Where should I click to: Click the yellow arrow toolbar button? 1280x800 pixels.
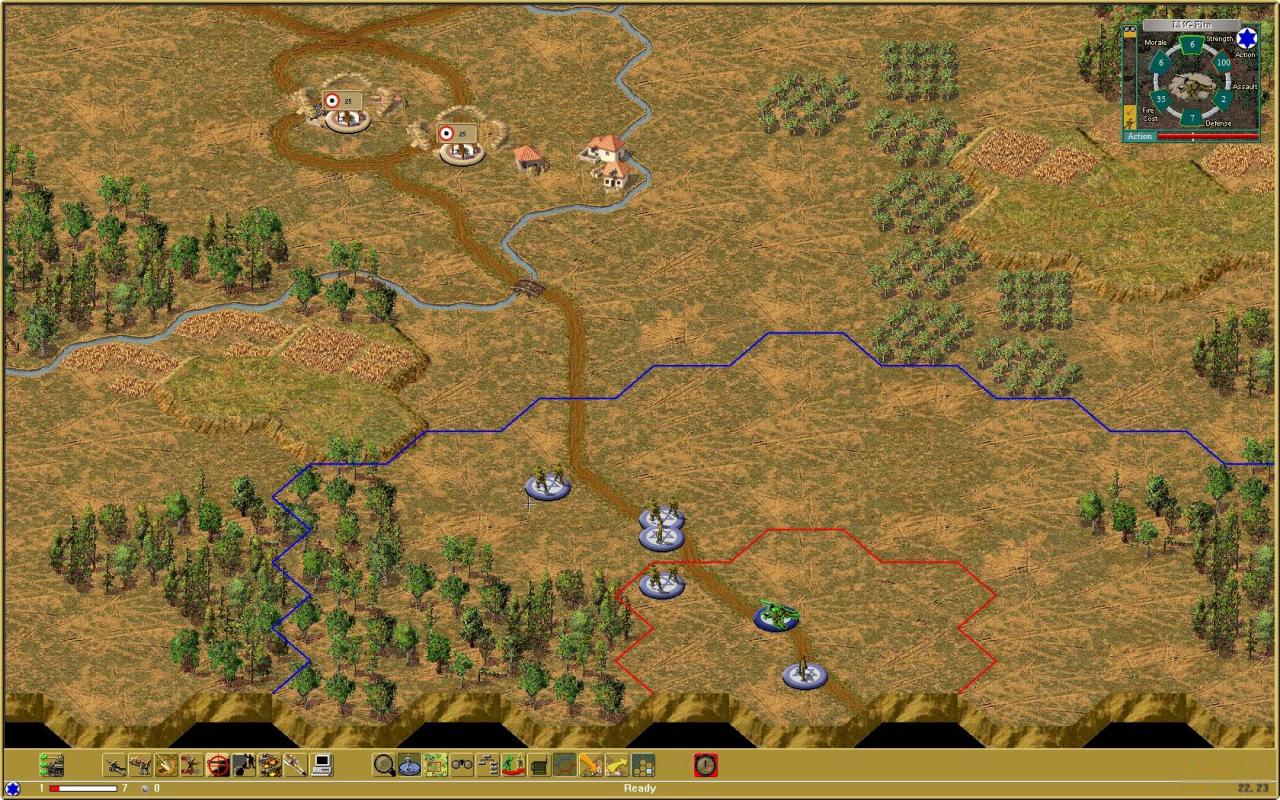coord(617,765)
